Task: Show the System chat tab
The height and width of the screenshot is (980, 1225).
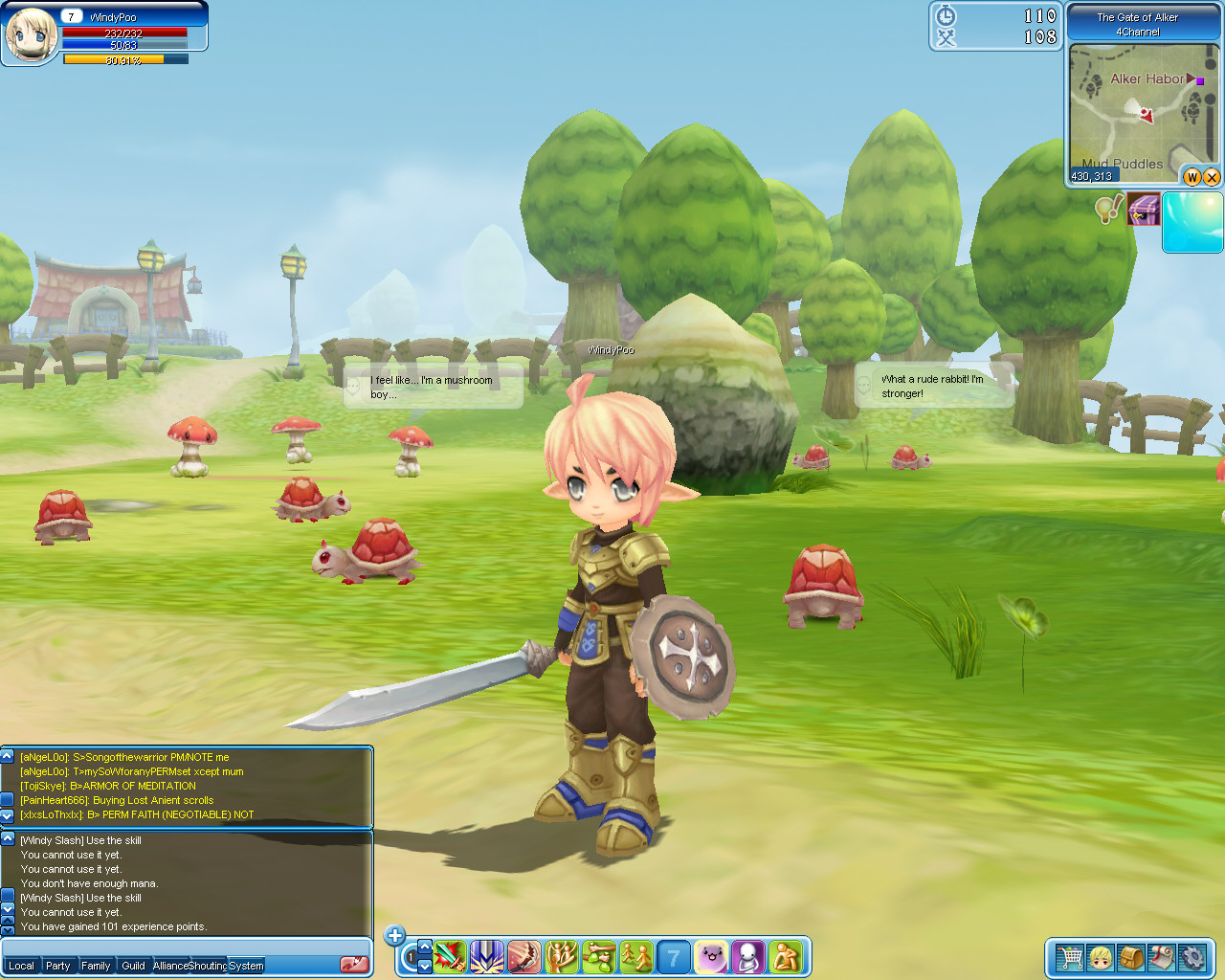Action: point(246,966)
